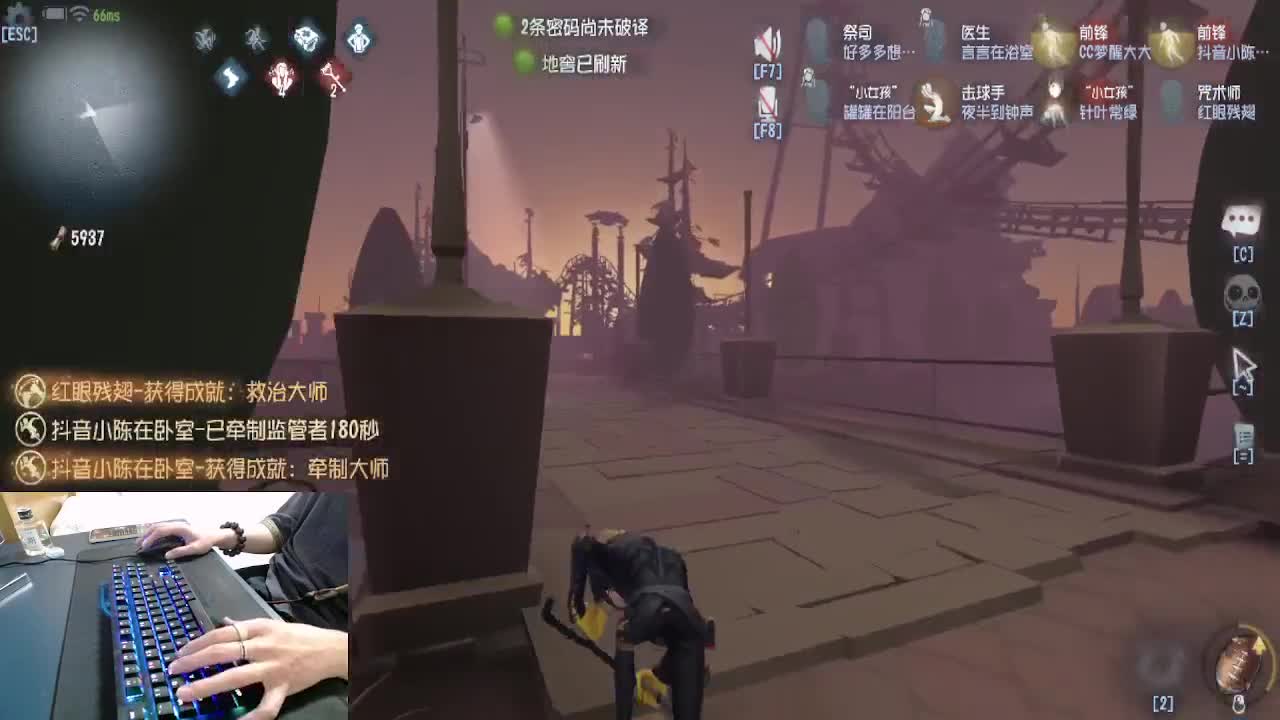Open the match log list icon labeled [=]

[x=1242, y=435]
